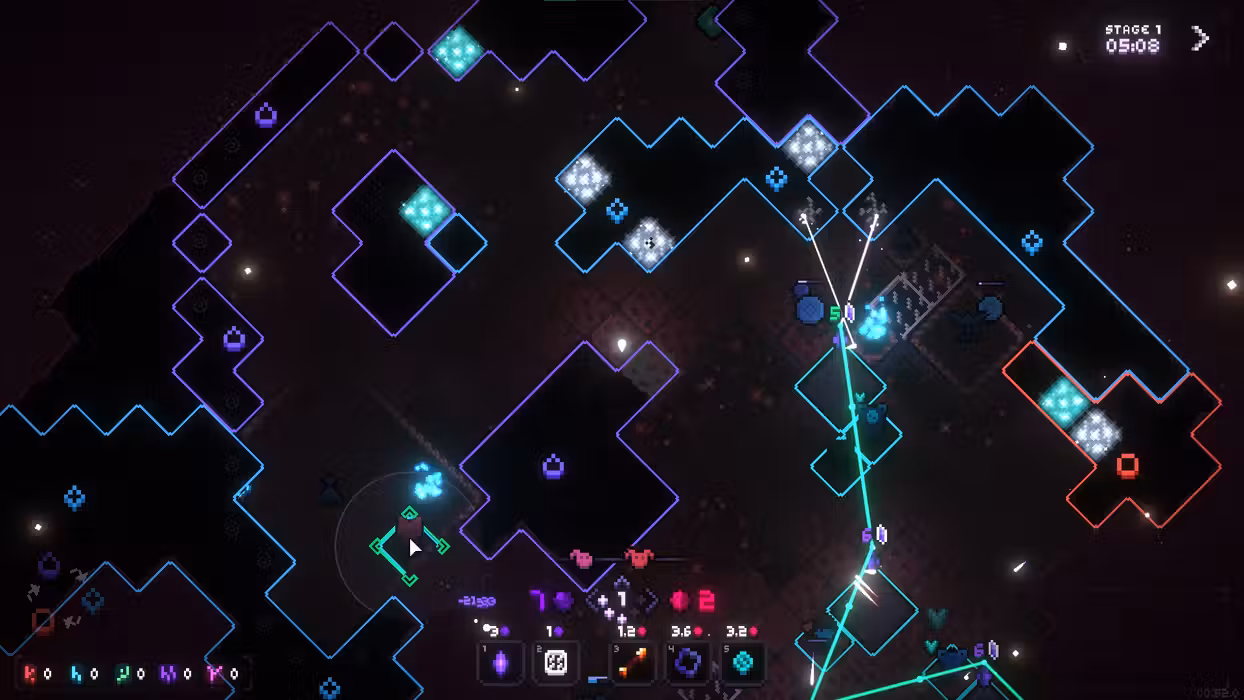Select the purple crystal in hotbar slot 1
This screenshot has height=700, width=1244.
point(502,663)
